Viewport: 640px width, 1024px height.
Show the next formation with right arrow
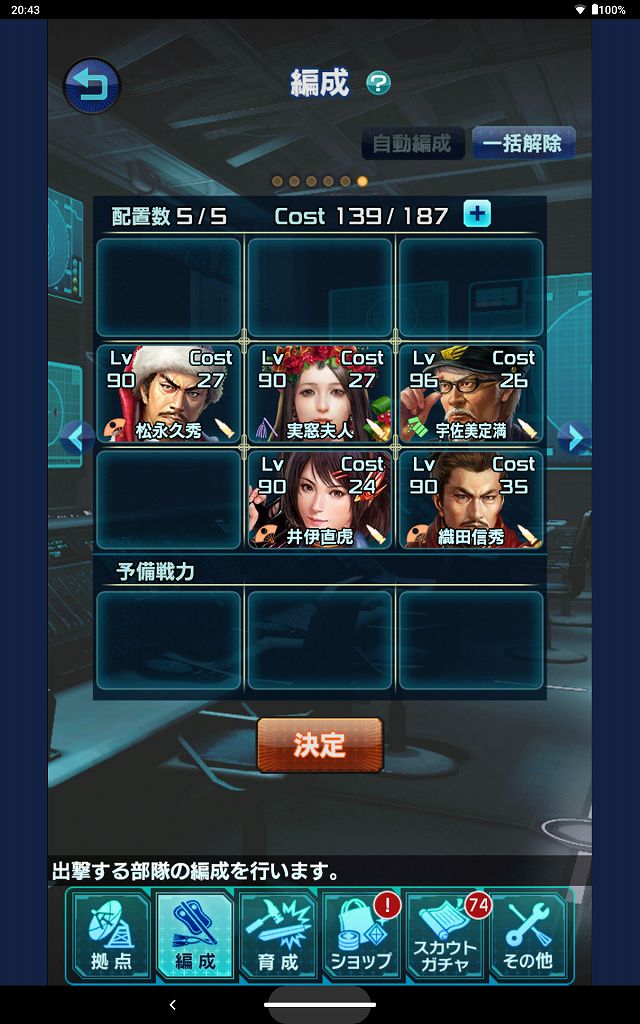pyautogui.click(x=572, y=437)
